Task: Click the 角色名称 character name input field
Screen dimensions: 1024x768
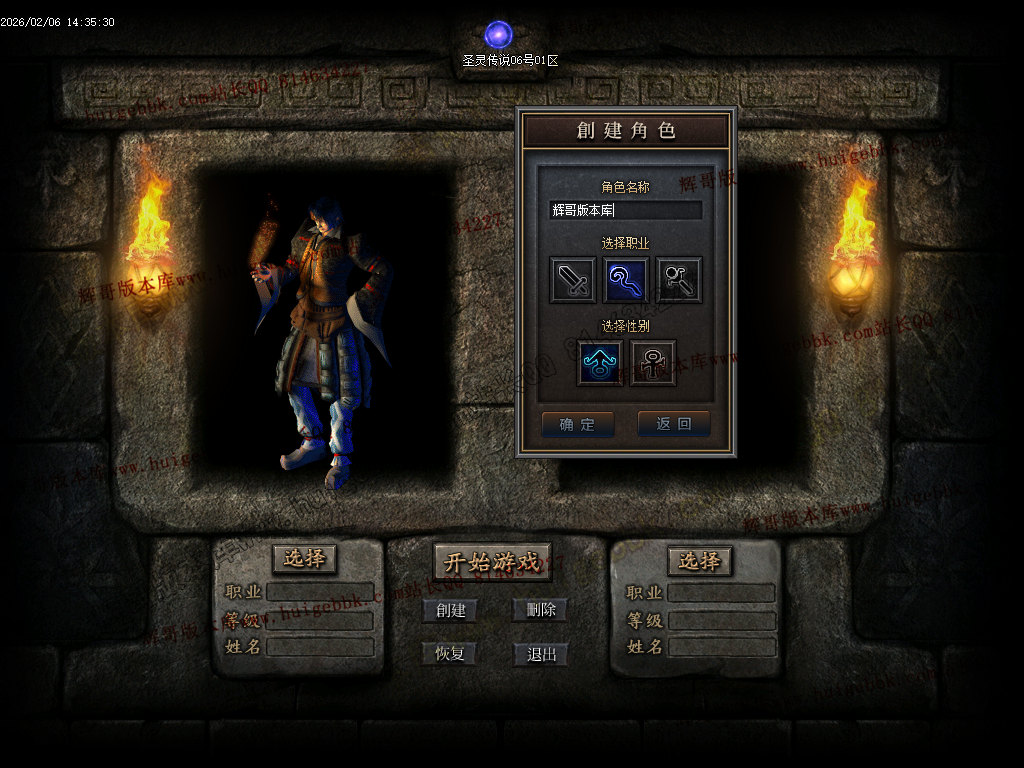Action: [x=626, y=210]
